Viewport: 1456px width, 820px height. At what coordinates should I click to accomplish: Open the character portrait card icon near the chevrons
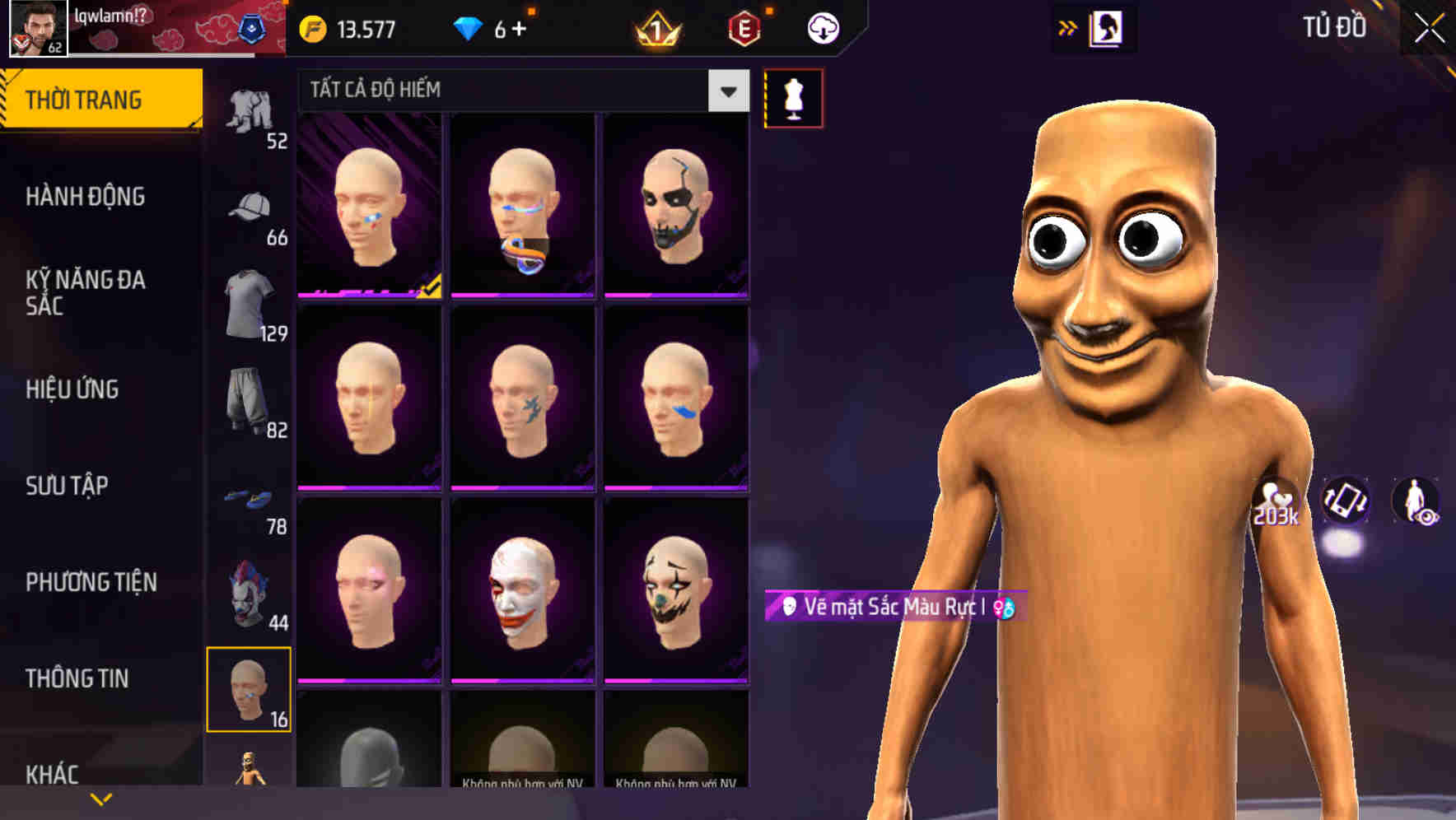(1105, 28)
